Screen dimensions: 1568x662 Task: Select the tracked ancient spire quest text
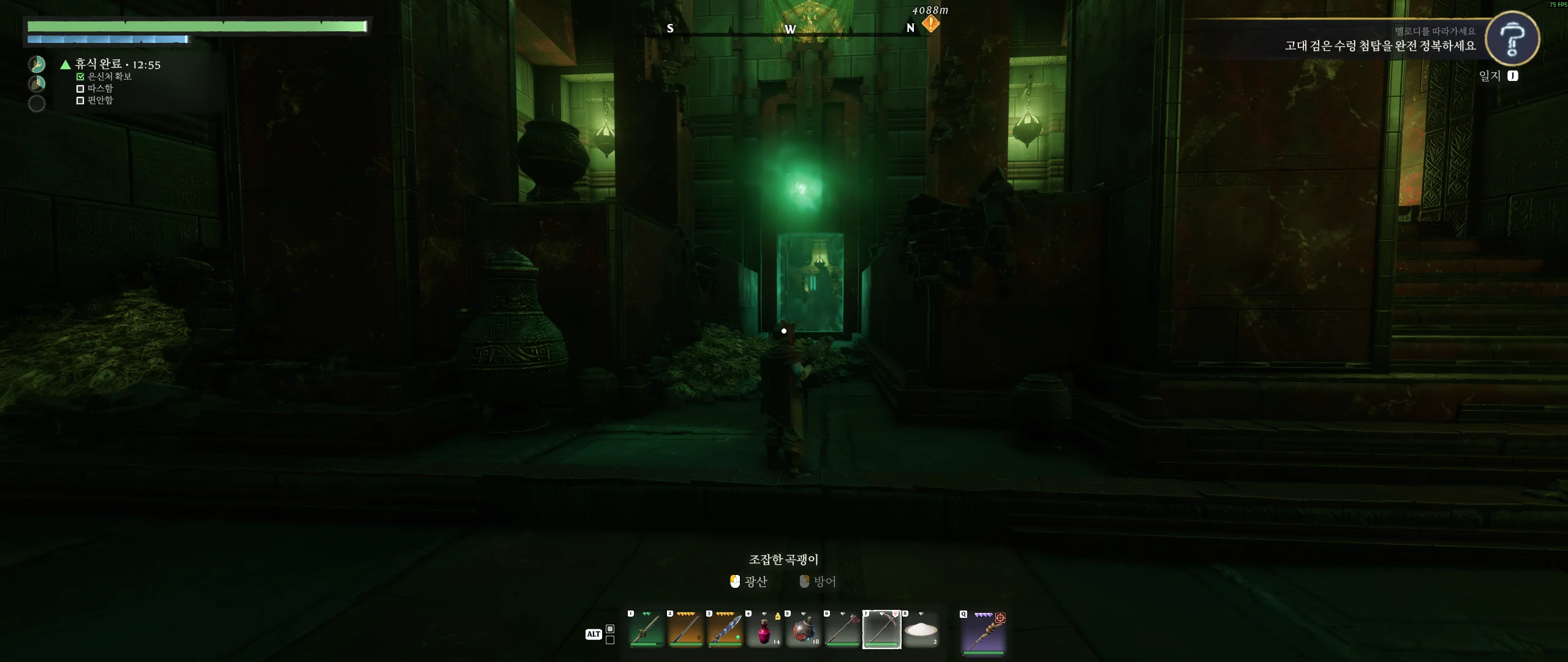1379,46
